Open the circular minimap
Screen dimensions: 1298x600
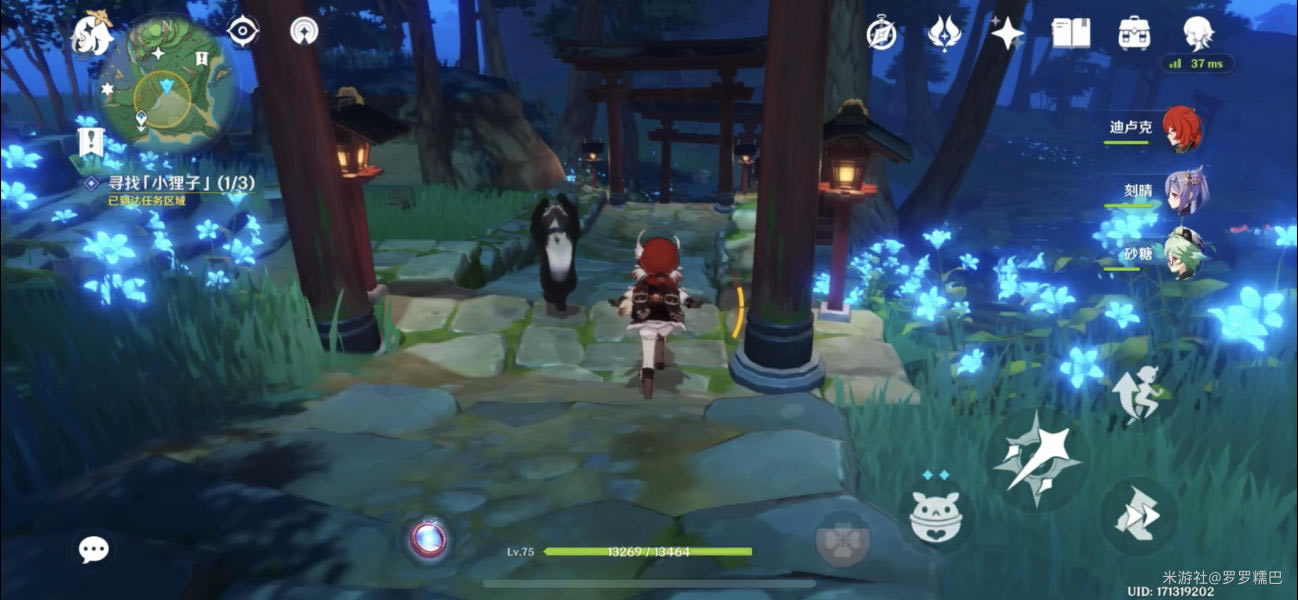(x=167, y=84)
